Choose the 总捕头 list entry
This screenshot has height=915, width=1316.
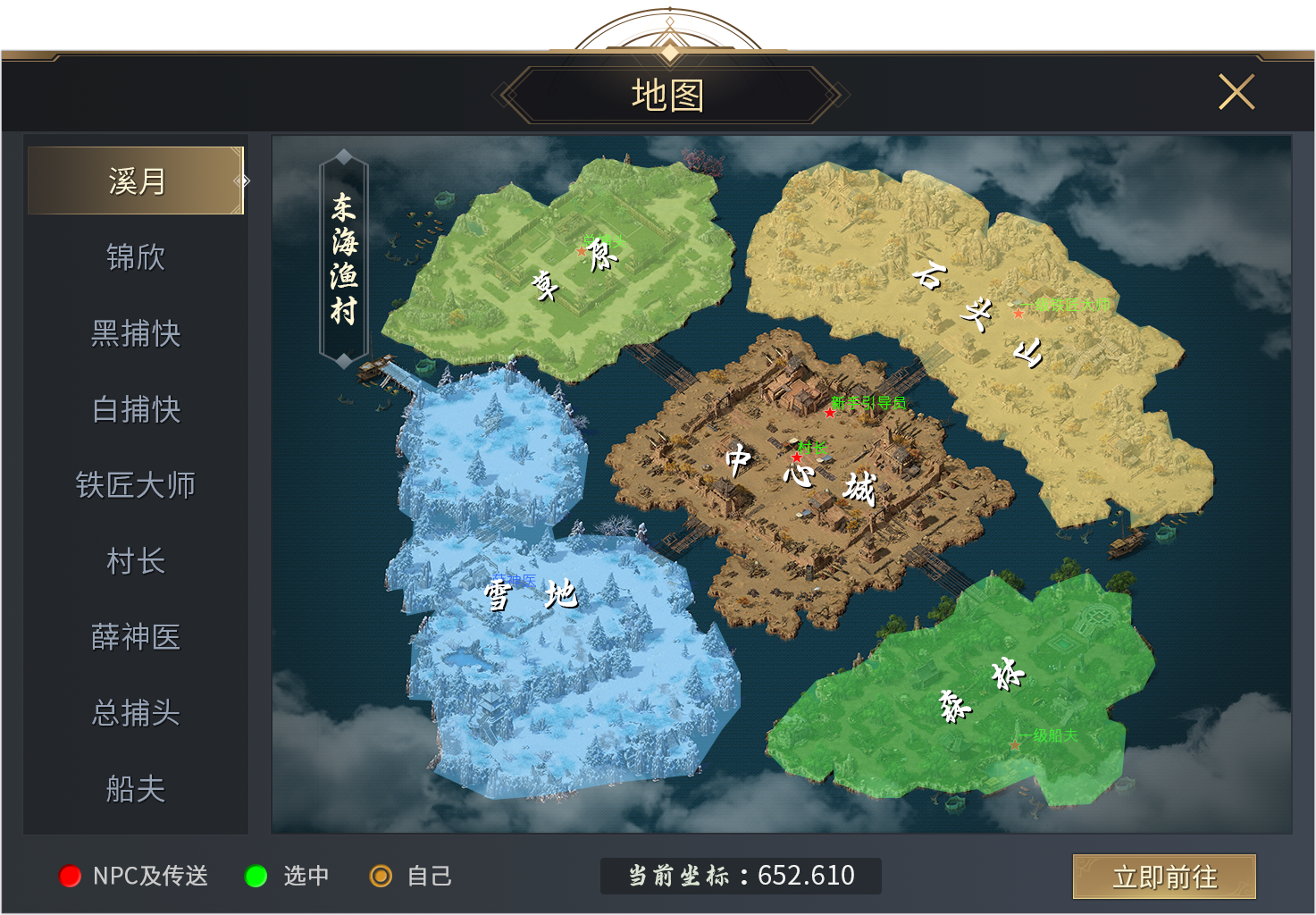point(136,713)
